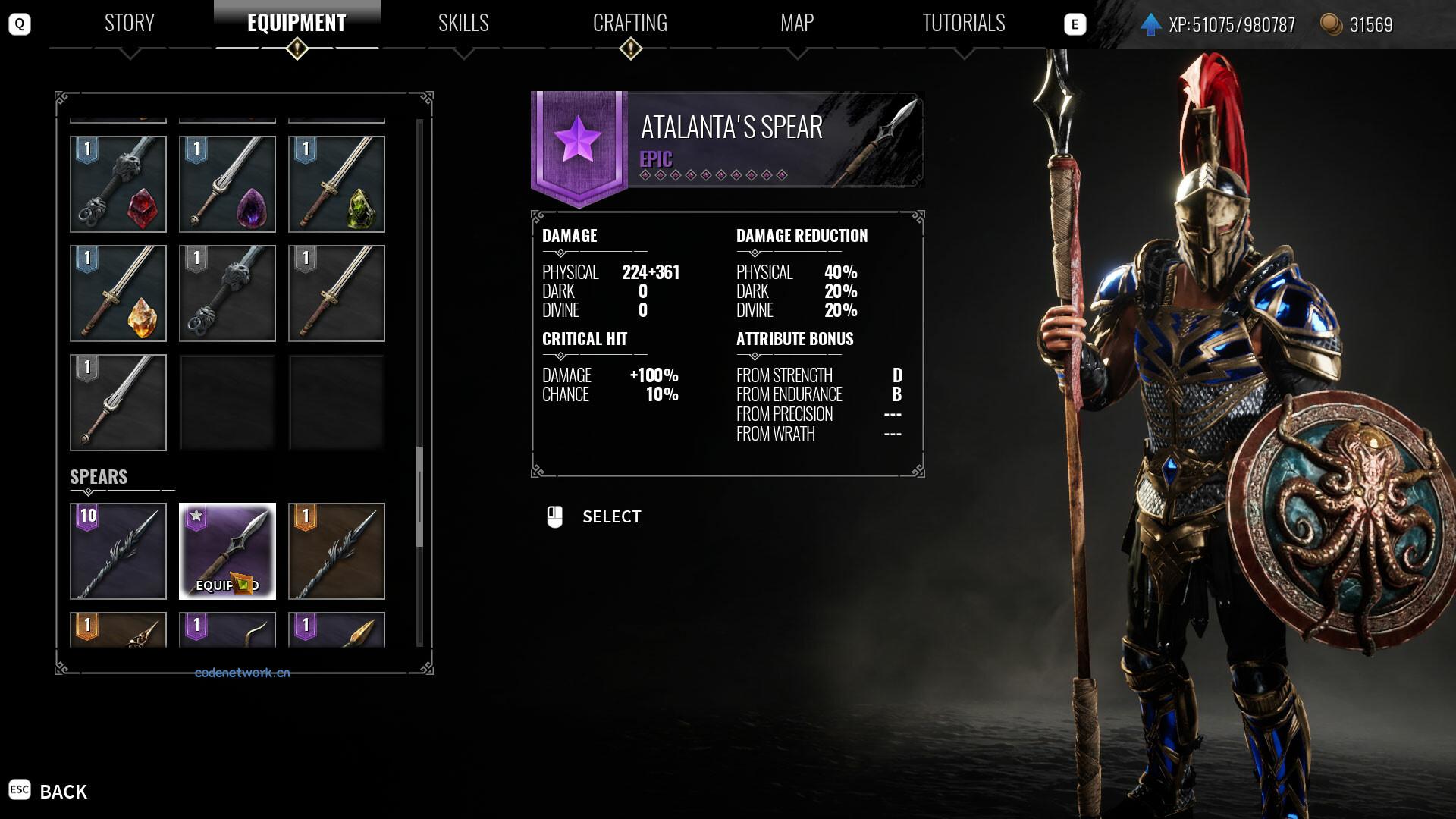Viewport: 1456px width, 819px height.
Task: Click the equipped Atalanta's Spear slot
Action: [227, 551]
